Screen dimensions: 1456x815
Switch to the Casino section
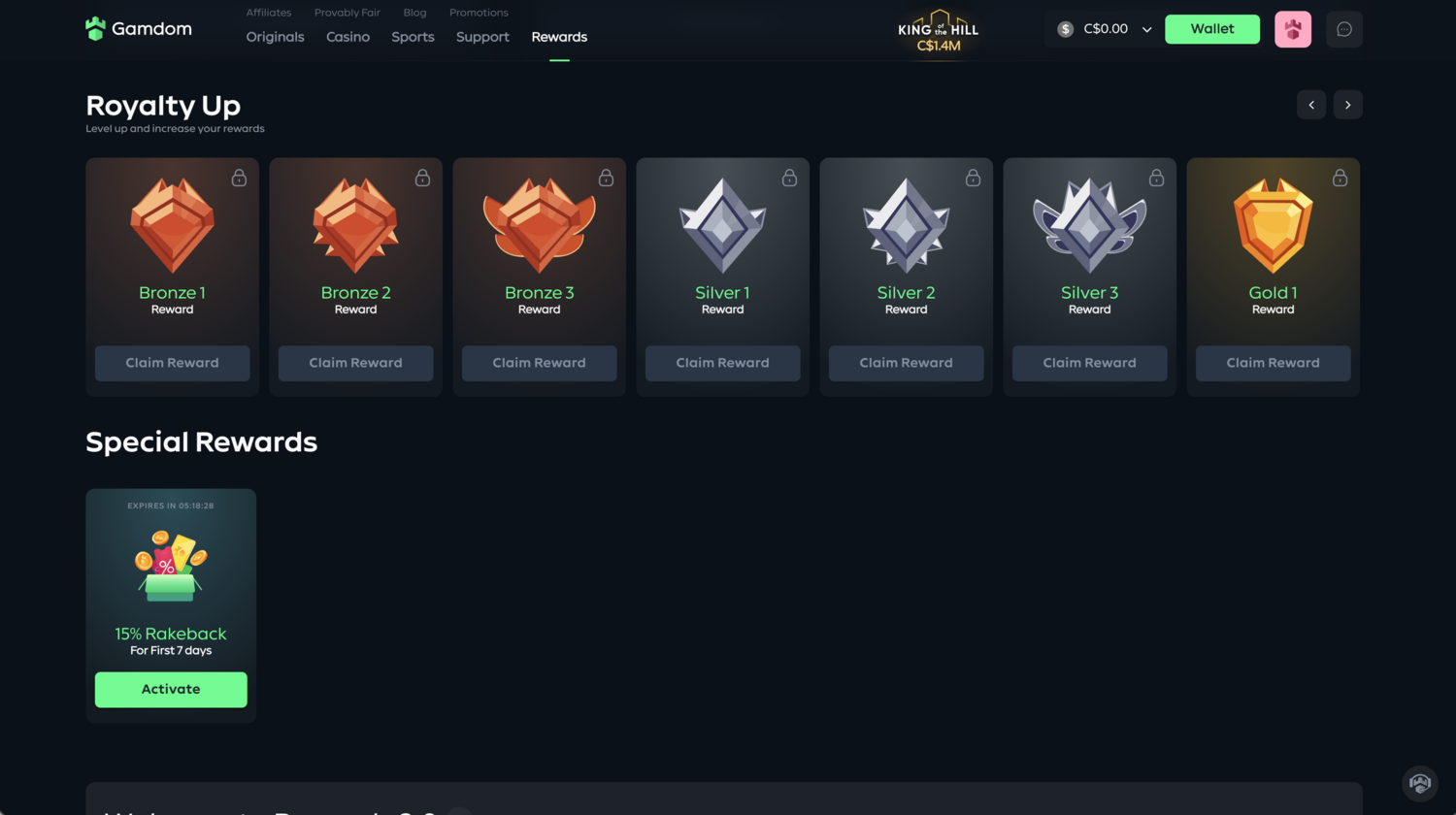(x=347, y=37)
